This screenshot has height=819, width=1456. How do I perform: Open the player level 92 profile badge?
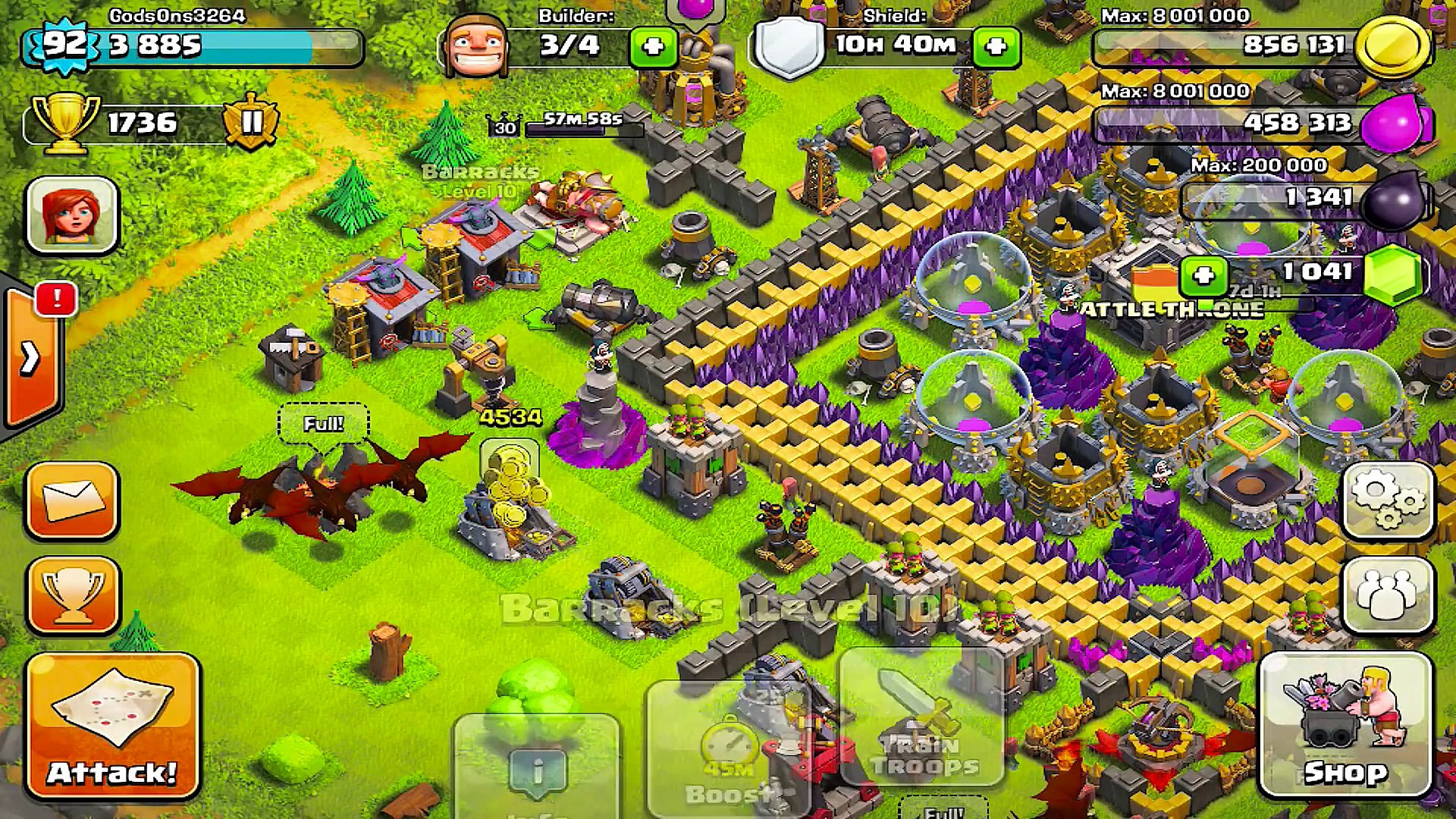65,44
